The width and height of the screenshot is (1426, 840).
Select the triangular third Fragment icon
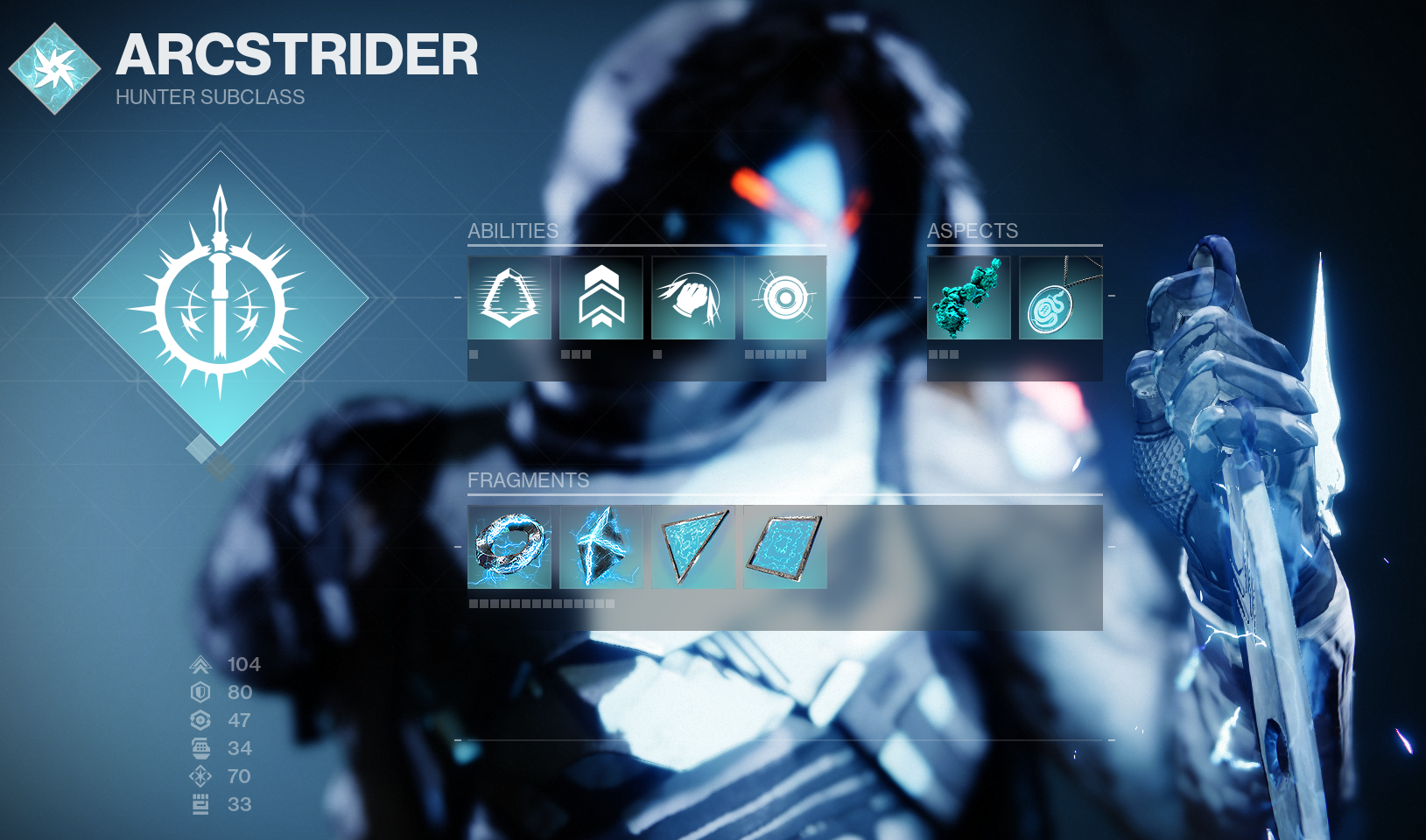[692, 548]
